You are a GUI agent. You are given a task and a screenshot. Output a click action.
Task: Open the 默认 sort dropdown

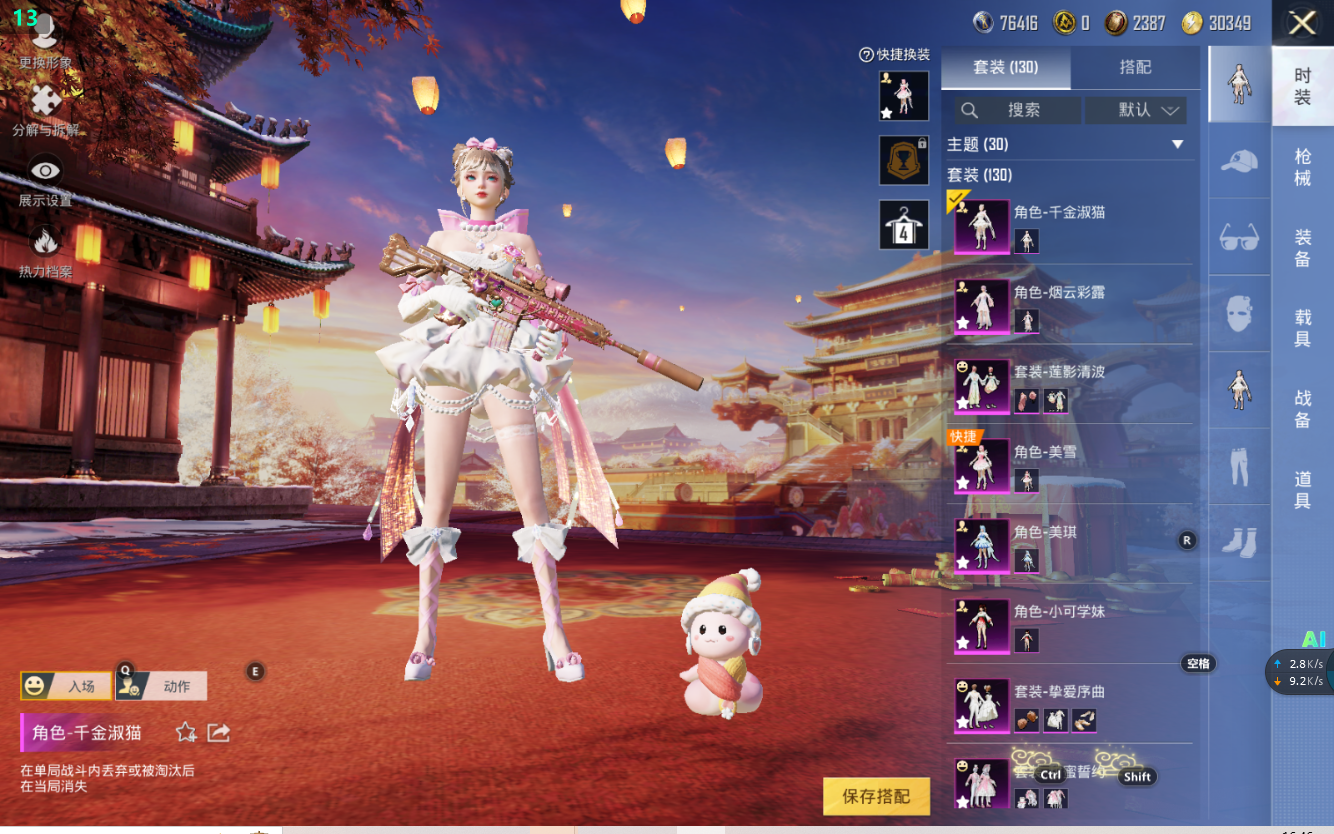(x=1136, y=110)
